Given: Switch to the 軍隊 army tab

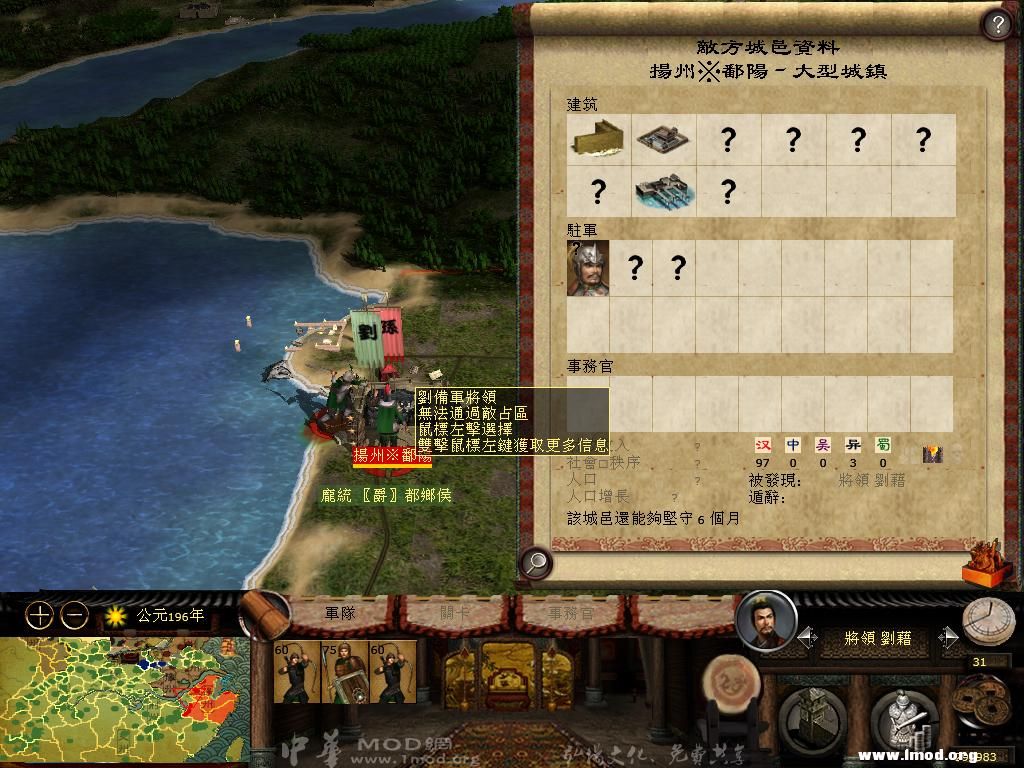Looking at the screenshot, I should [x=340, y=613].
